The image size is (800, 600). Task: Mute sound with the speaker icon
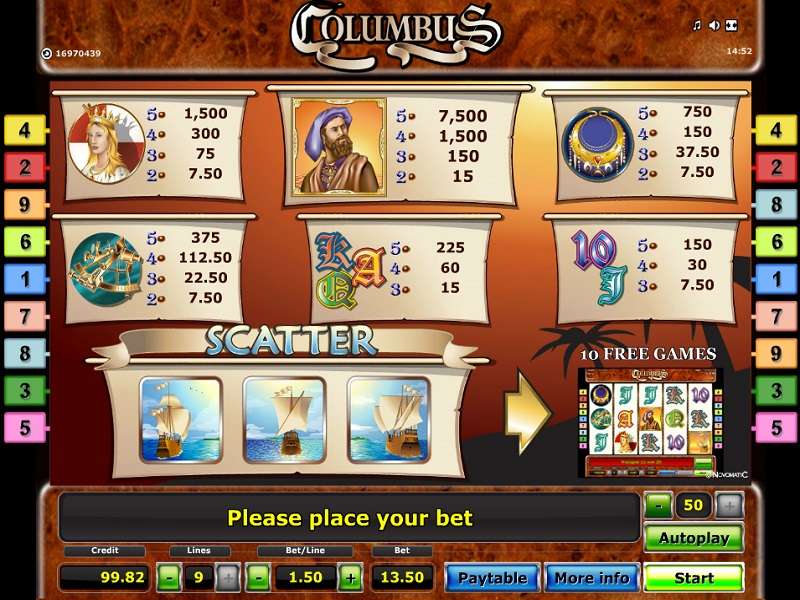(714, 25)
